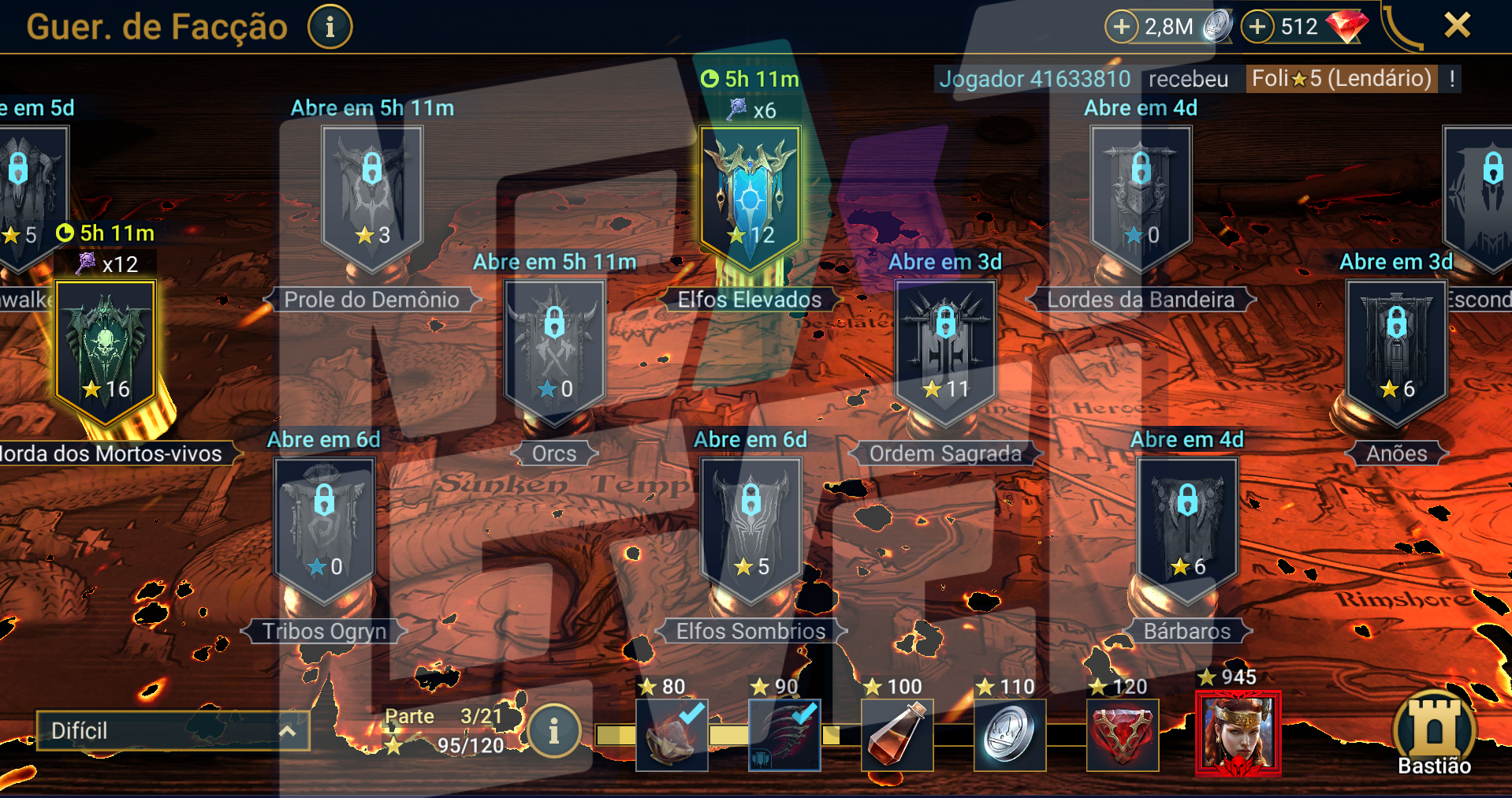Viewport: 1512px width, 798px height.
Task: Select the locked Orcs crypt banner
Action: coord(555,347)
